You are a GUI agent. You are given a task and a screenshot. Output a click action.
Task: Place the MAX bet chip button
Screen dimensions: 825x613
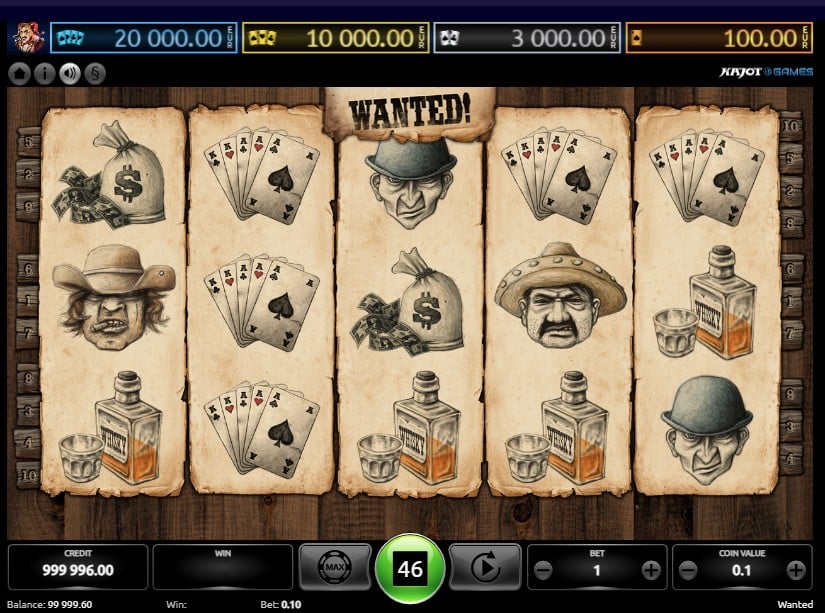click(335, 568)
